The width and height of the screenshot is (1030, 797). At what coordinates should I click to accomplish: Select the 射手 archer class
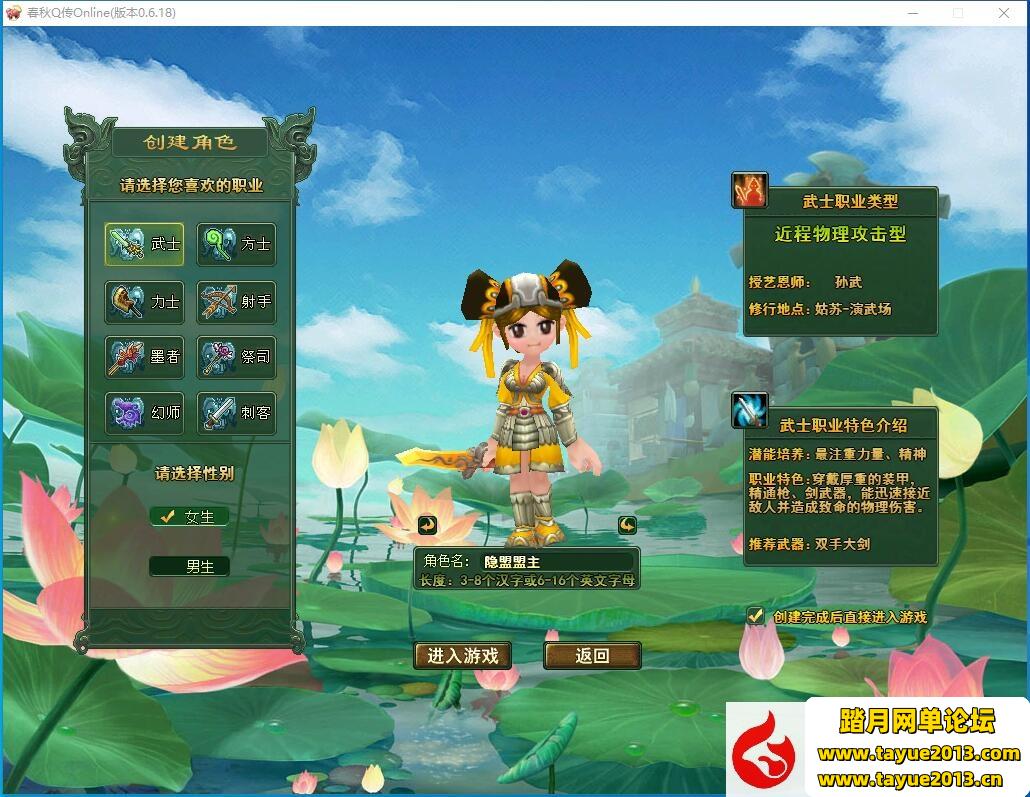tap(236, 301)
